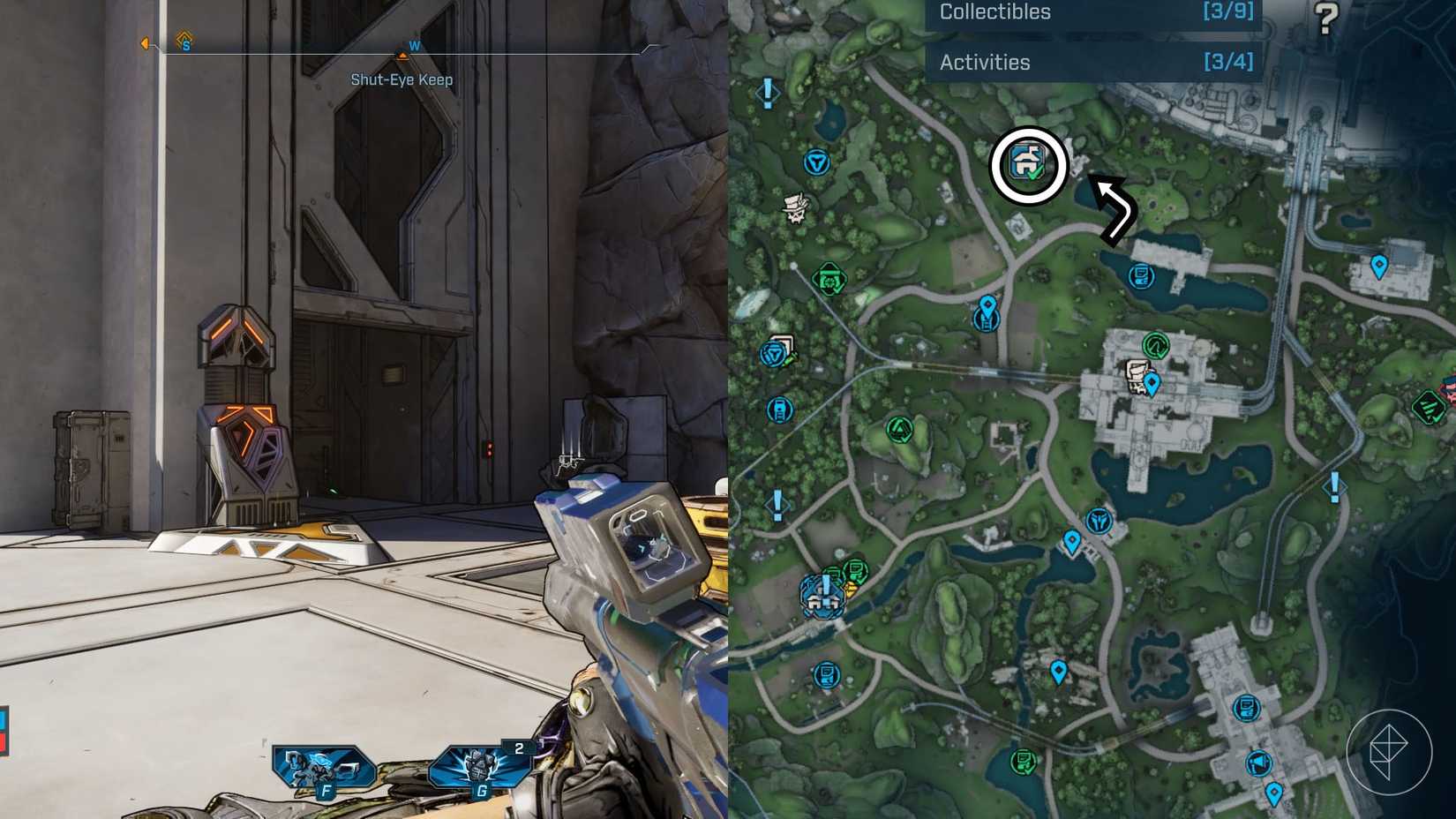Expand the Activities category
The height and width of the screenshot is (819, 1456).
click(x=985, y=63)
